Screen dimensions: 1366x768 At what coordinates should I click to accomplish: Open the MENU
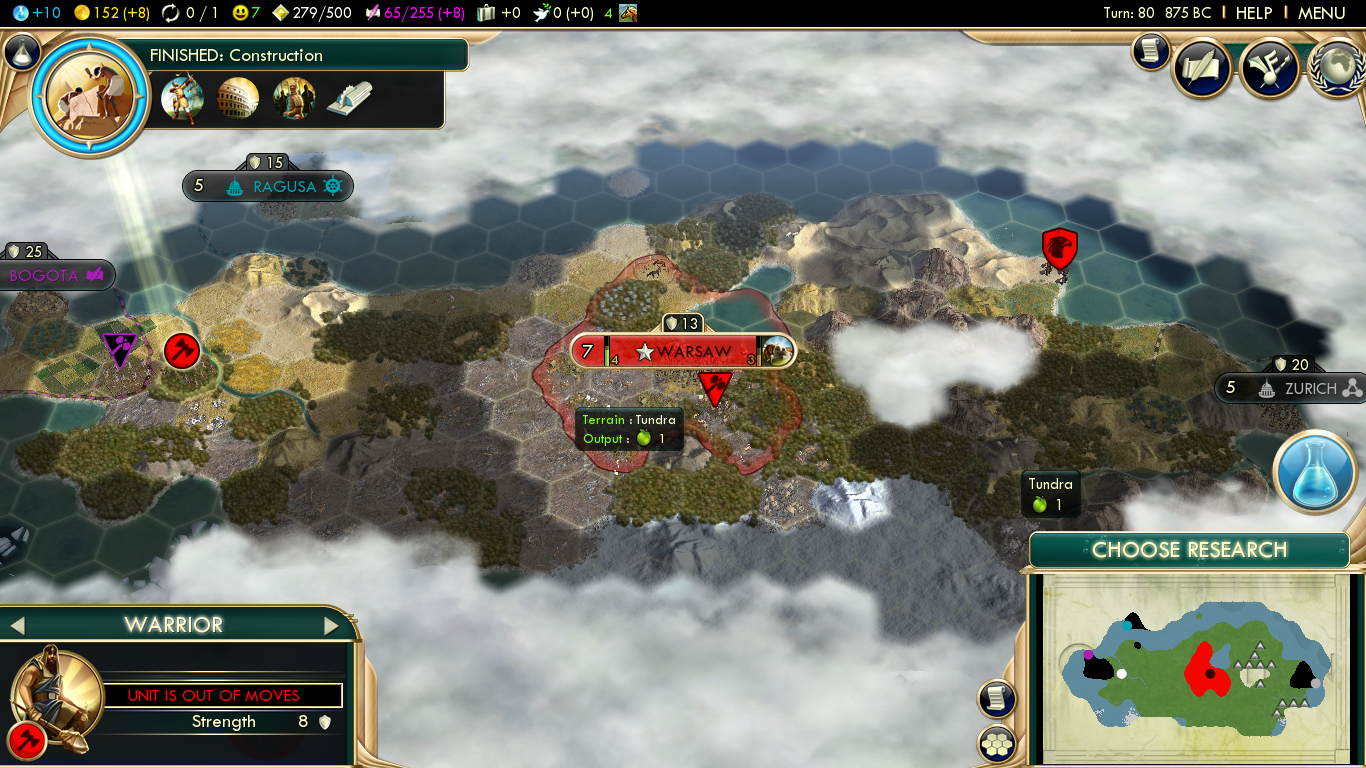click(x=1321, y=13)
